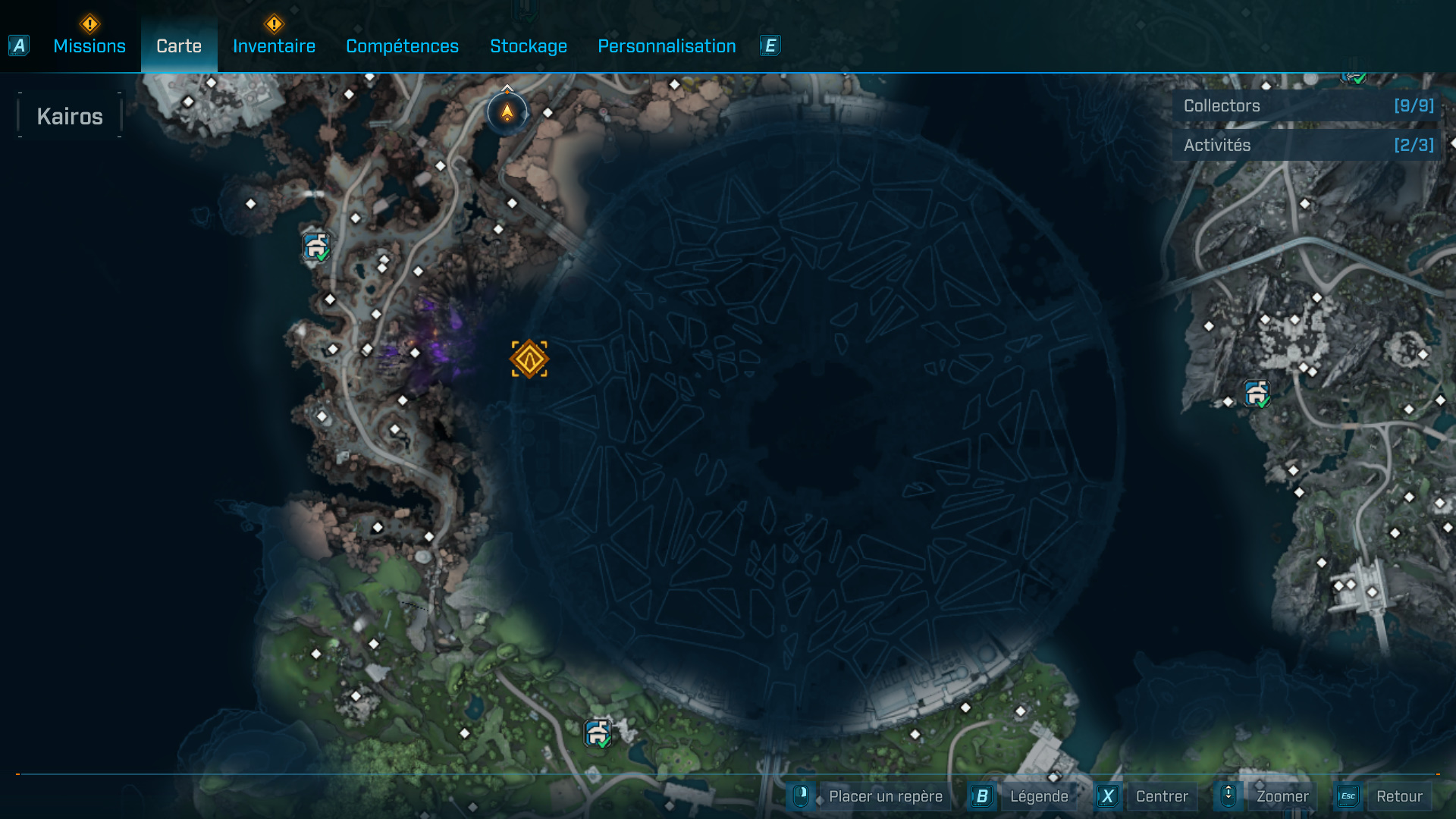1456x819 pixels.
Task: Click the mouse icon beside Placer un repère
Action: point(802,796)
